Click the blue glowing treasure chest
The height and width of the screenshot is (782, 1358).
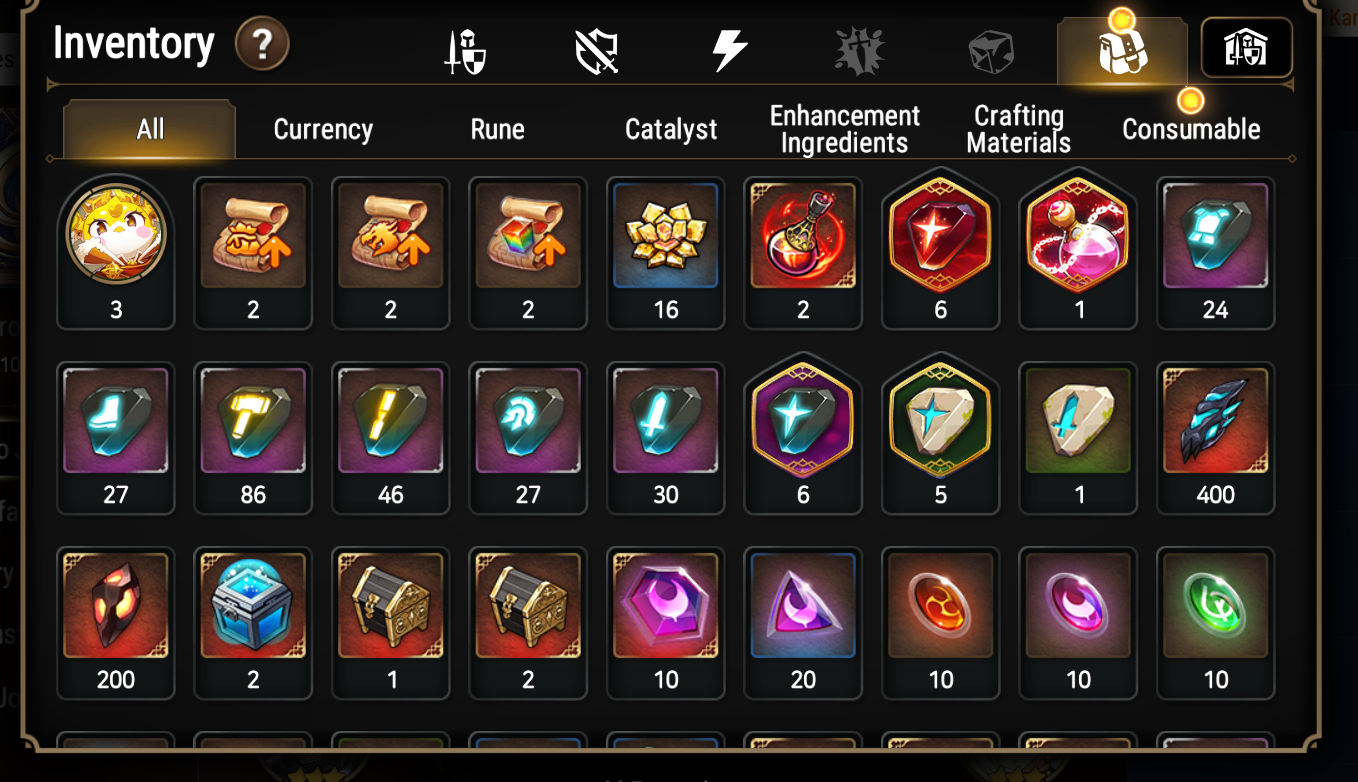coord(253,605)
